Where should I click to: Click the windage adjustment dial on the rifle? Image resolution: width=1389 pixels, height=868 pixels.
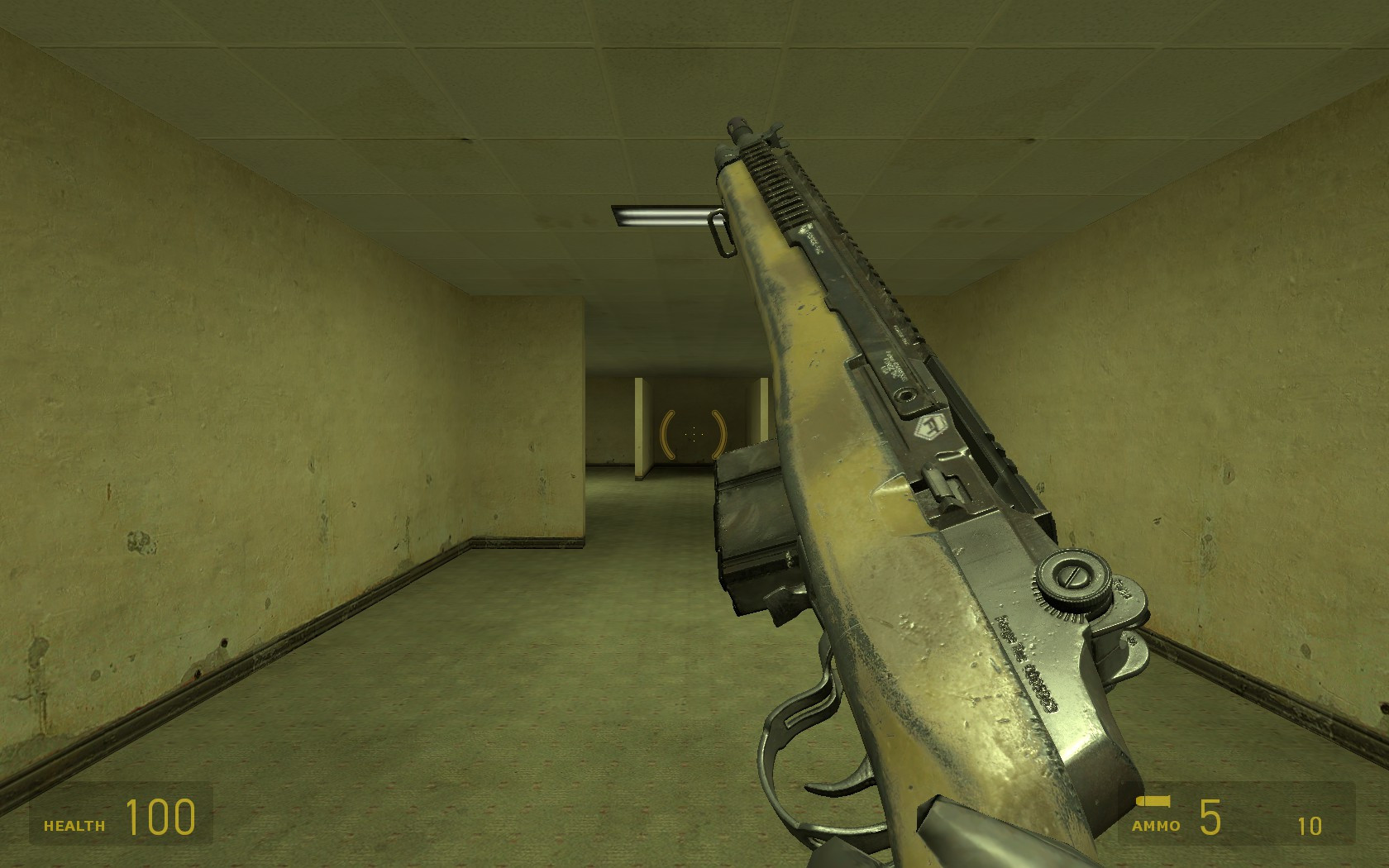(x=1072, y=579)
